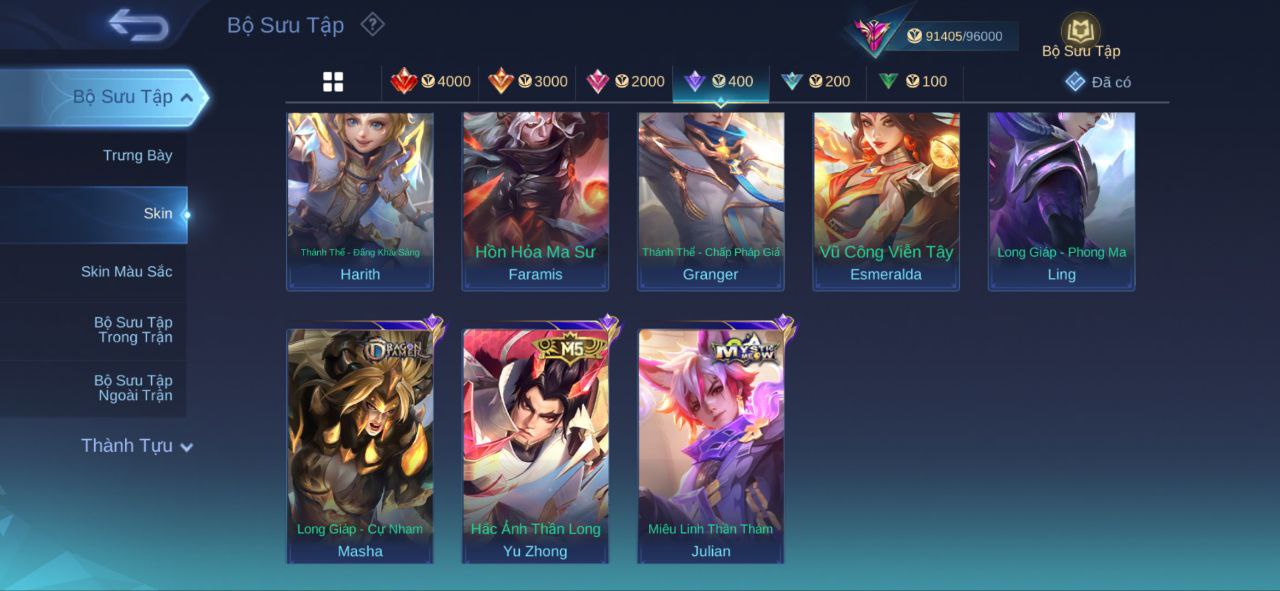Collapse the Bộ Sưu Tập sidebar section

tap(187, 97)
